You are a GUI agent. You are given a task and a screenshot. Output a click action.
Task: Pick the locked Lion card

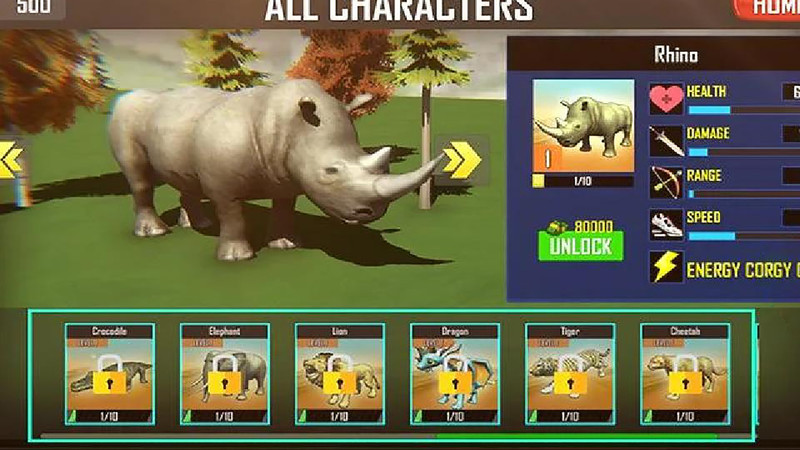coord(340,374)
